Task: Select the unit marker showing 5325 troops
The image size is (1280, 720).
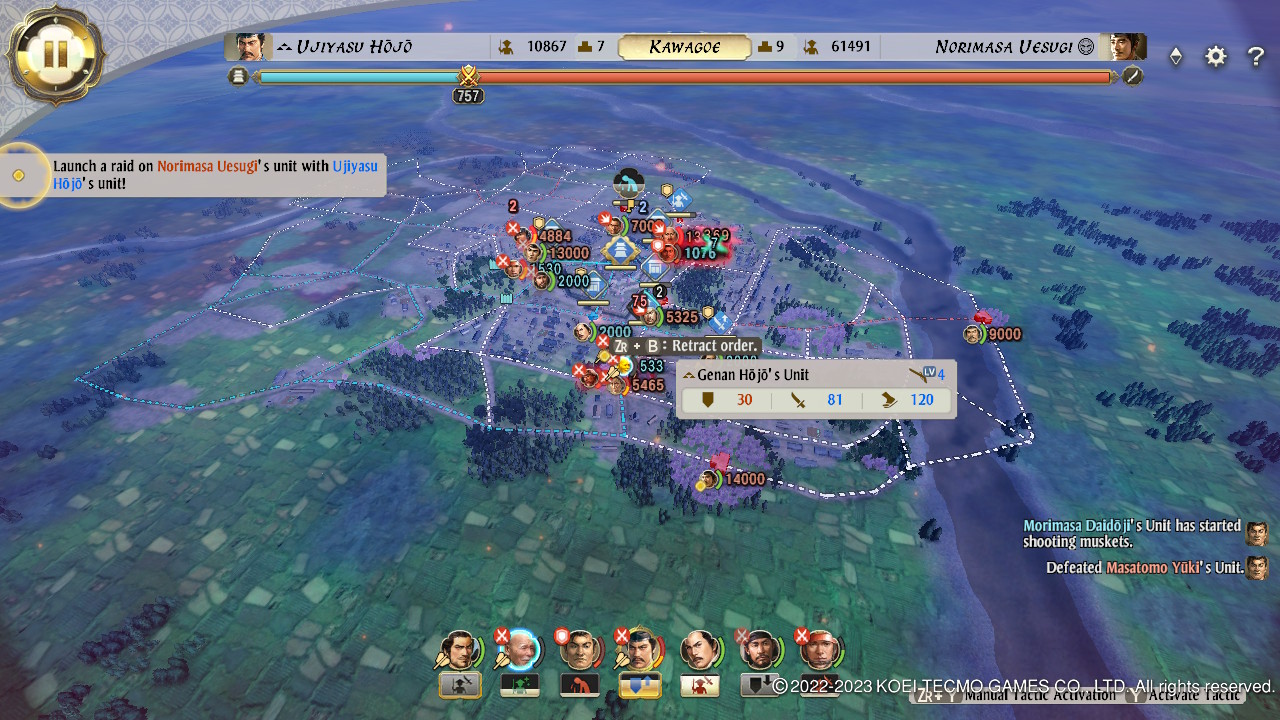Action: point(652,318)
